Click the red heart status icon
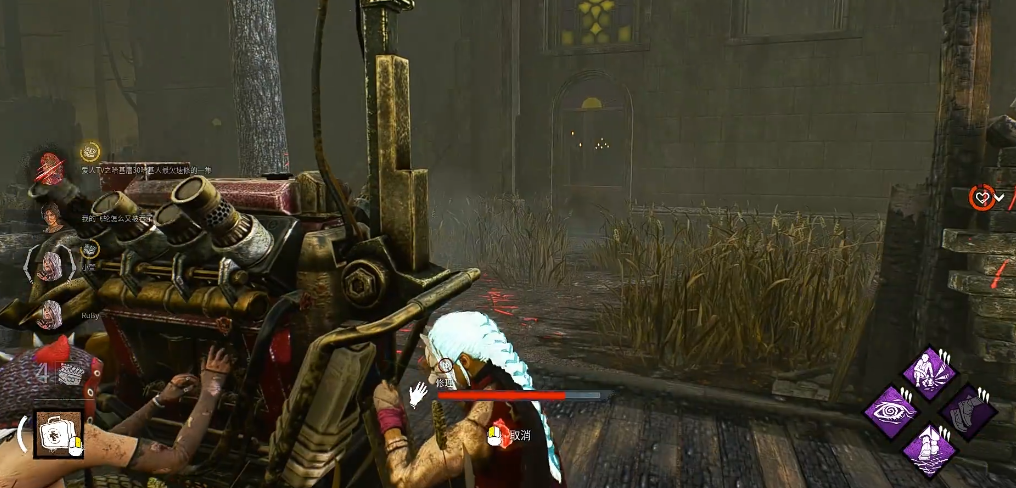 click(982, 198)
